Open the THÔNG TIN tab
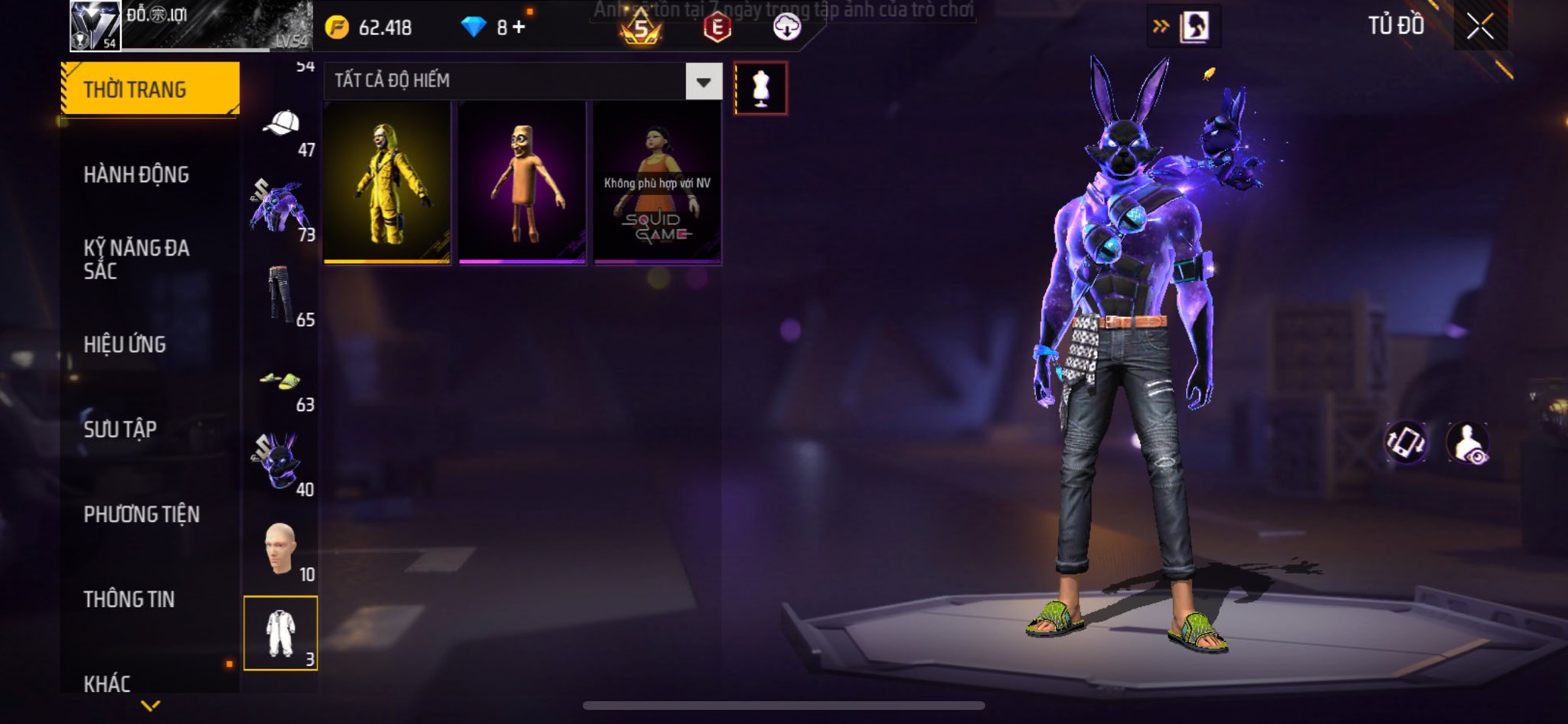Image resolution: width=1568 pixels, height=724 pixels. tap(129, 599)
